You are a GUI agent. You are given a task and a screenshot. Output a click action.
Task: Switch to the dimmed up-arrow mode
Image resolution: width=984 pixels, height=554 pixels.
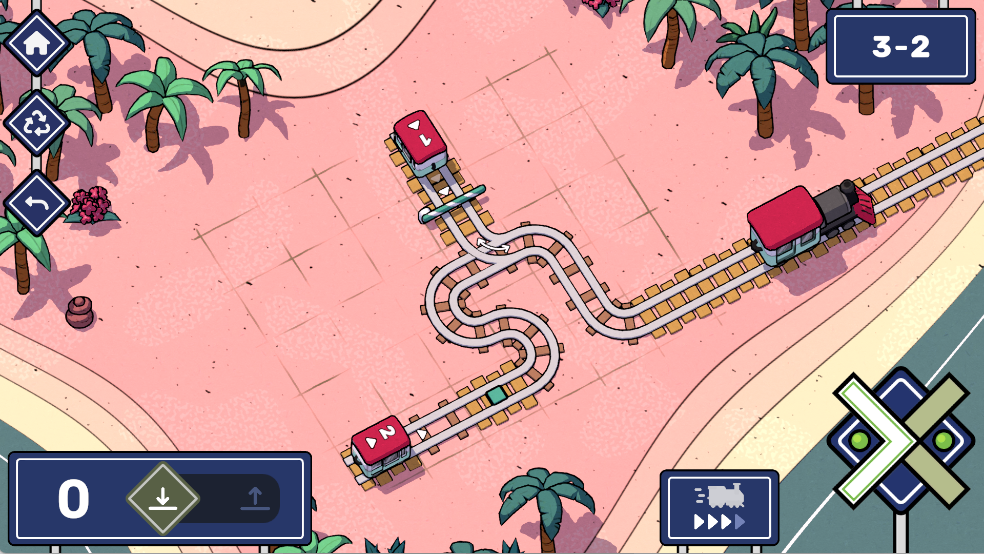point(254,498)
